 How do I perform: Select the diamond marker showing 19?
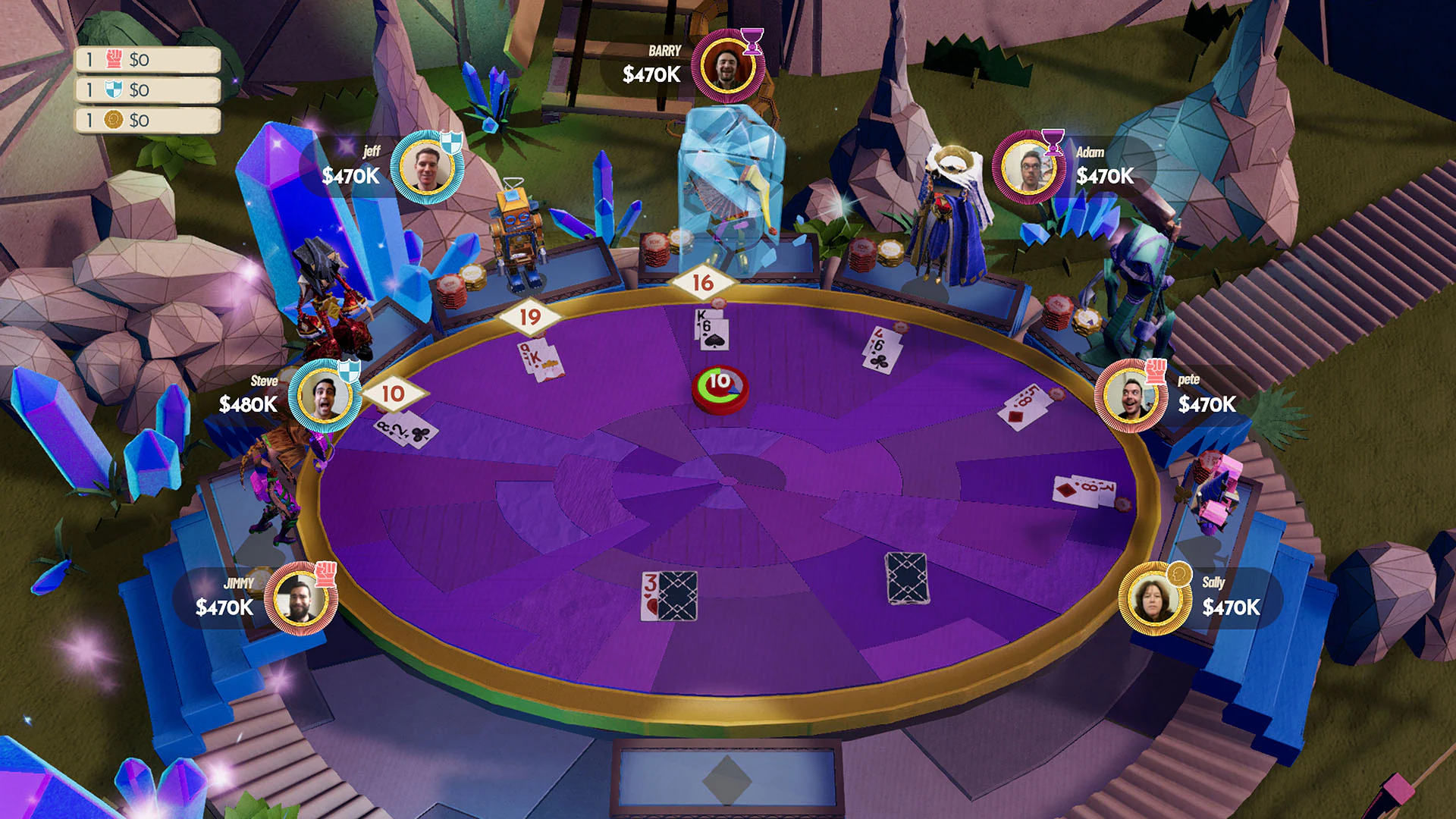(531, 317)
